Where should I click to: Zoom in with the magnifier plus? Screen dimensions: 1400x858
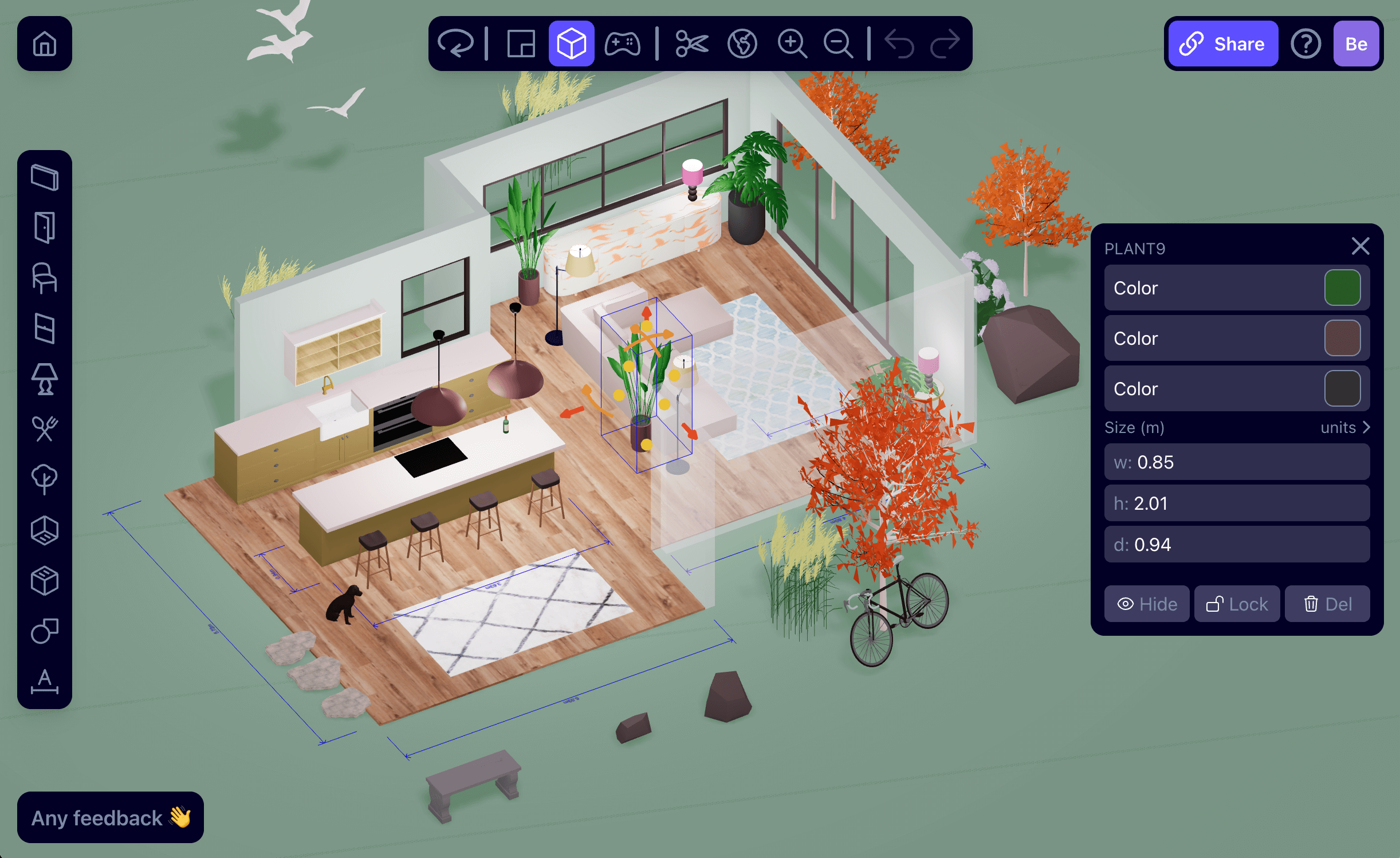coord(792,44)
